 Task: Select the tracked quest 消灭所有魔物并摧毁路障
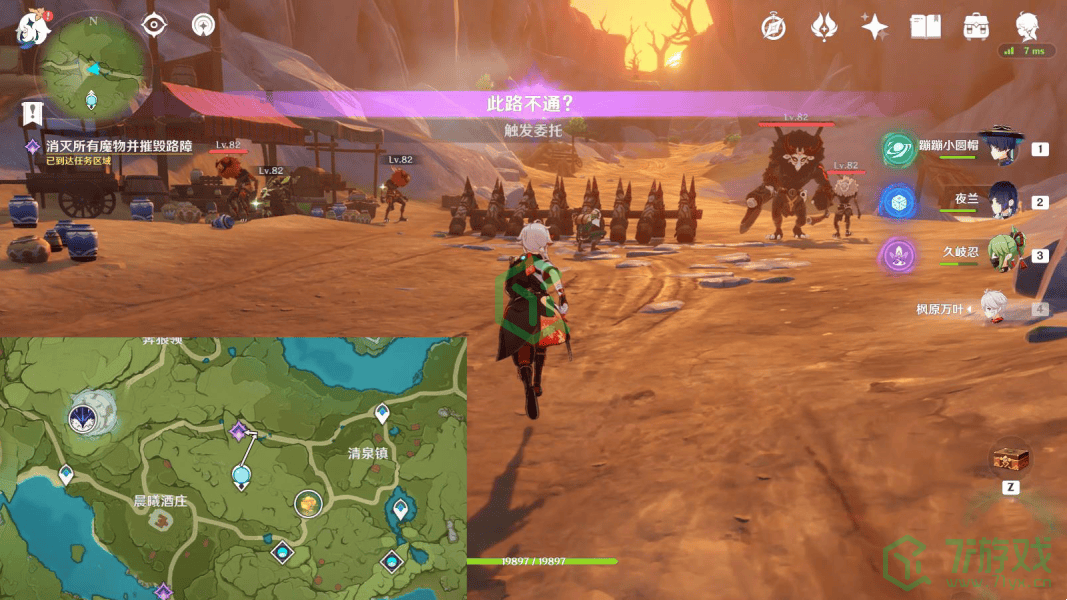click(x=118, y=146)
